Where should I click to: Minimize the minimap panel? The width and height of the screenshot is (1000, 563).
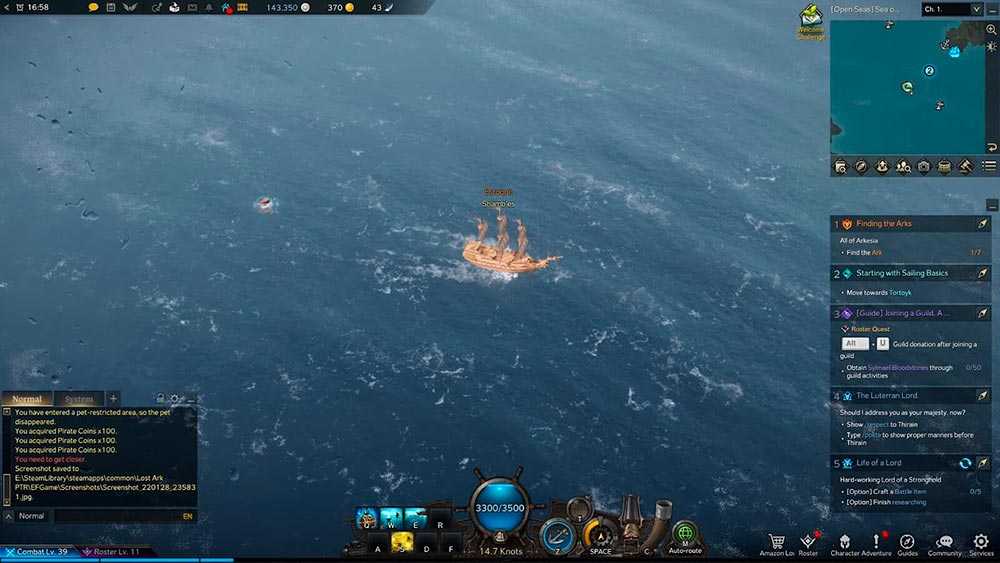pos(991,9)
